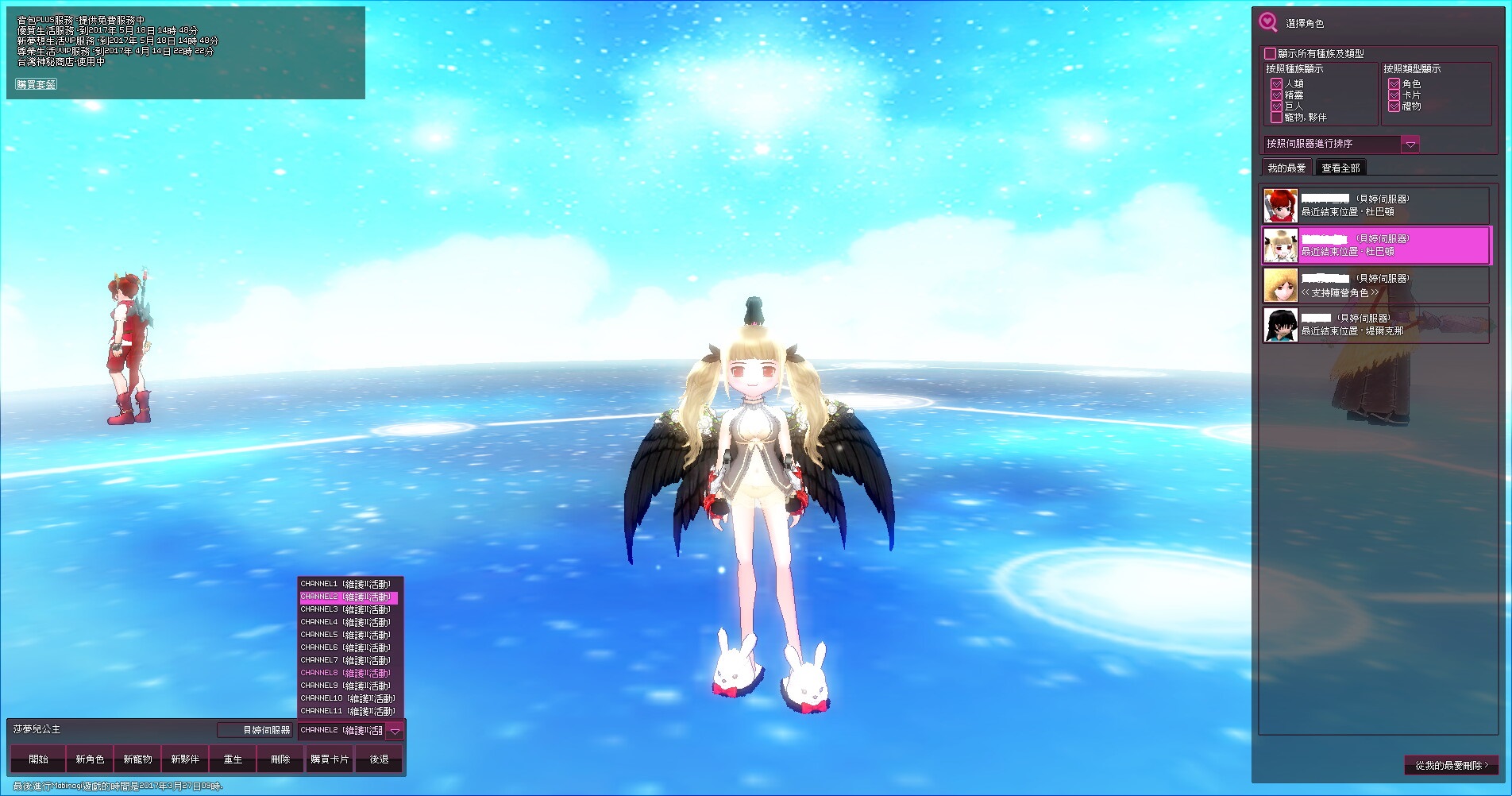Open the 購買卡片 buy card shop
Viewport: 1512px width, 796px height.
pos(330,759)
